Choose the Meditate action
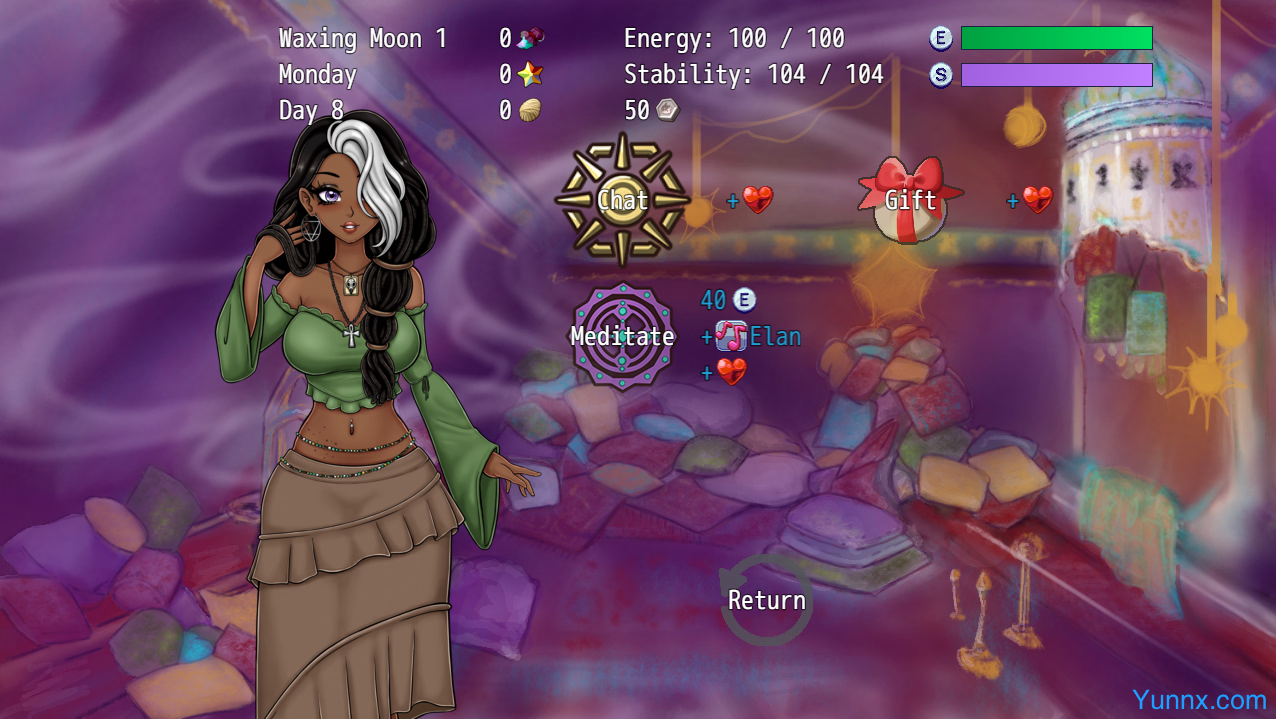The height and width of the screenshot is (719, 1276). [622, 337]
